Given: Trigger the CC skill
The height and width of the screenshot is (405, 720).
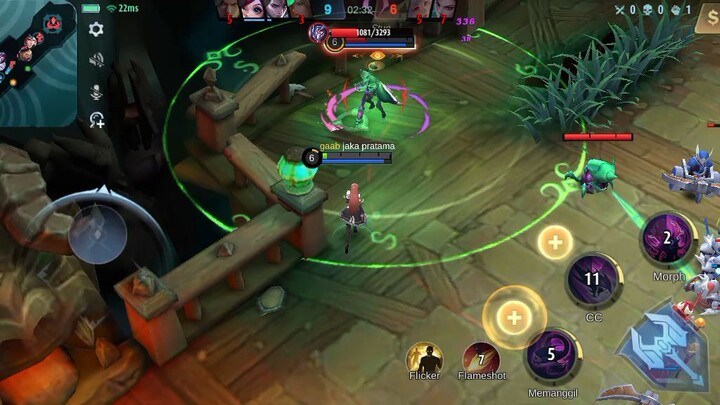Looking at the screenshot, I should pos(594,280).
